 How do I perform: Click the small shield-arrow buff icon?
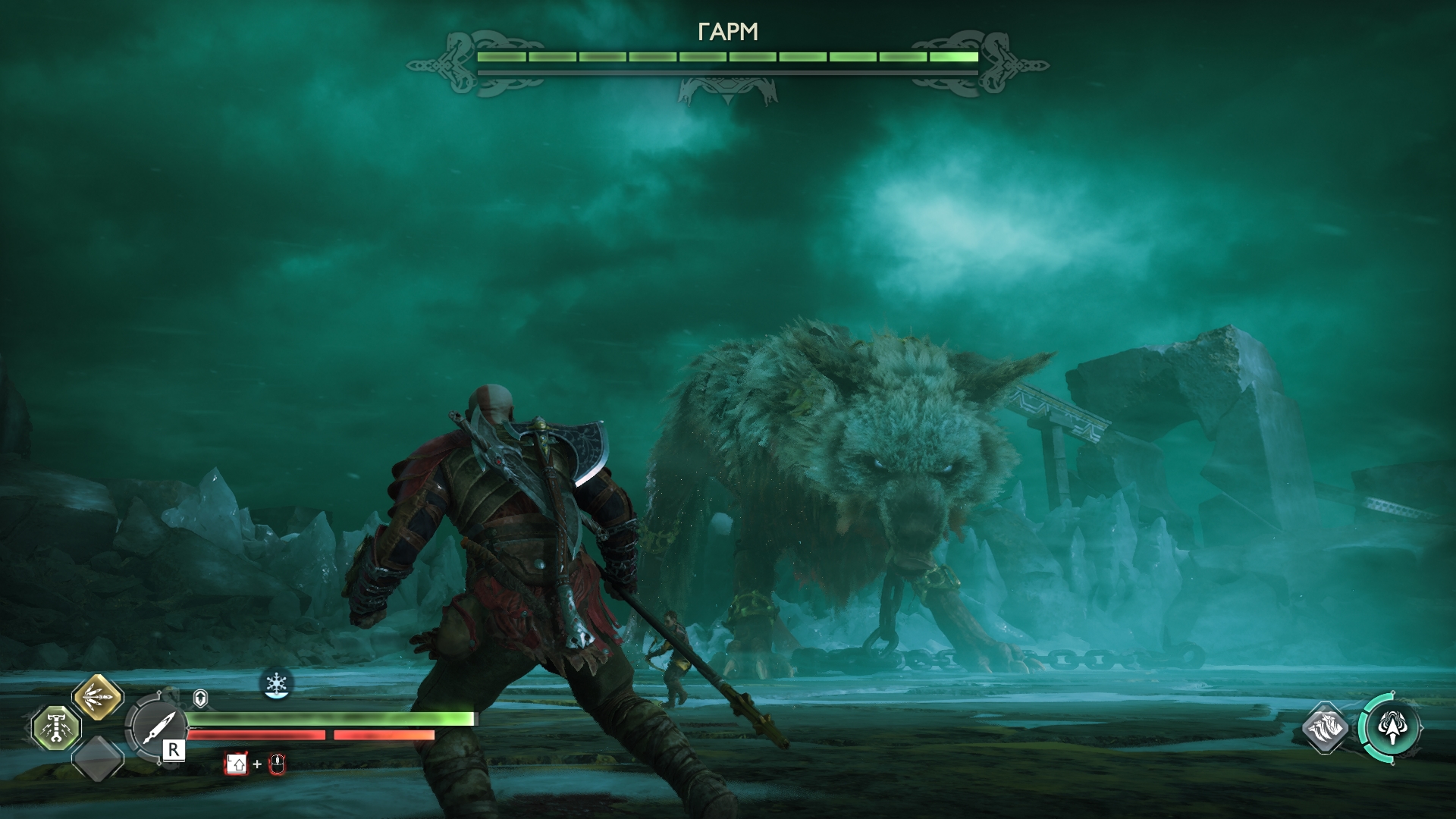(x=200, y=698)
